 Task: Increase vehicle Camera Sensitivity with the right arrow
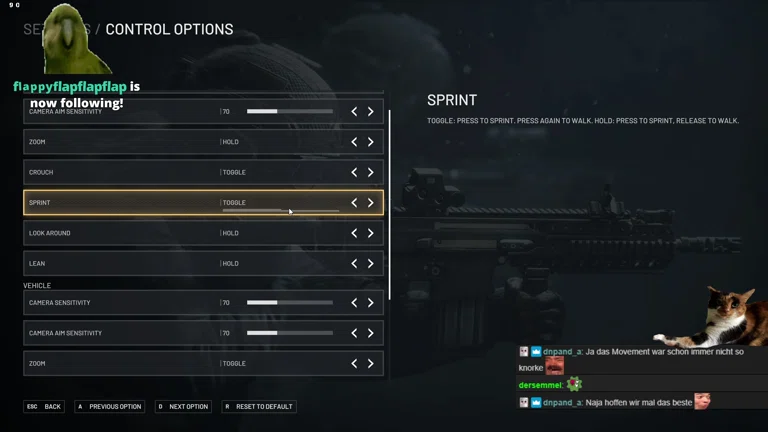pos(371,303)
